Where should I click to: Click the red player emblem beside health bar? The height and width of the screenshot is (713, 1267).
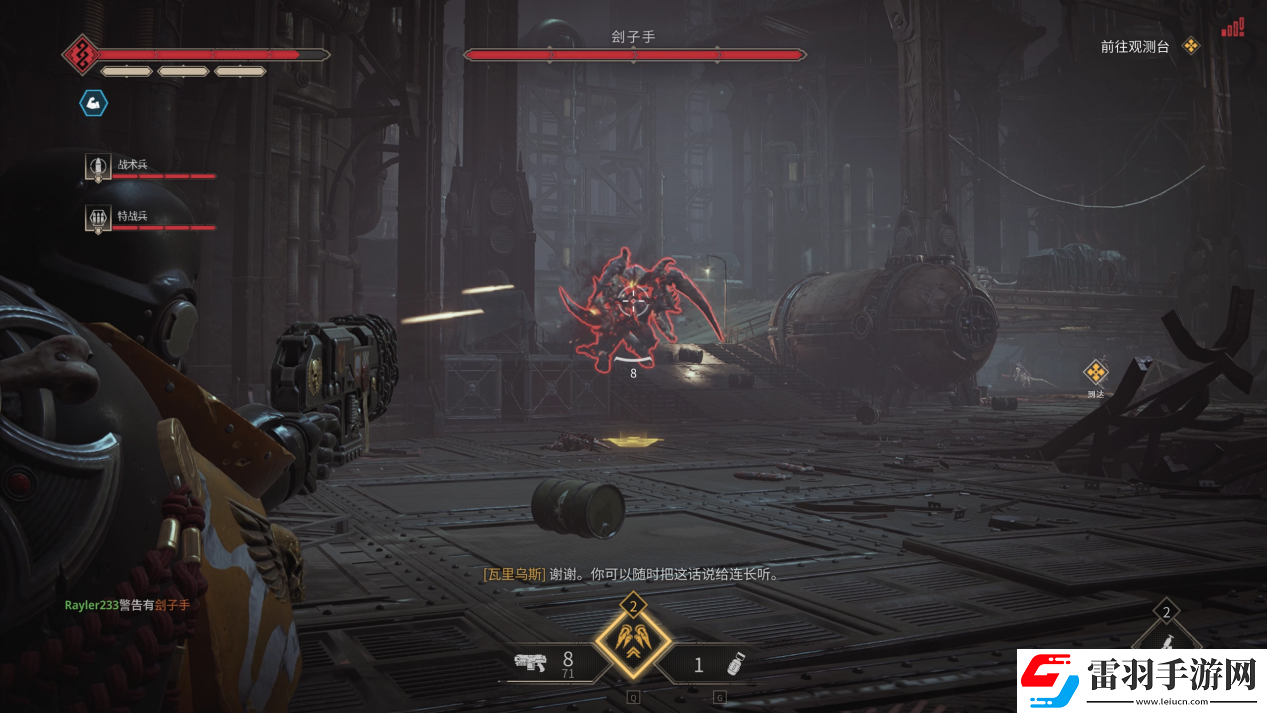point(80,54)
